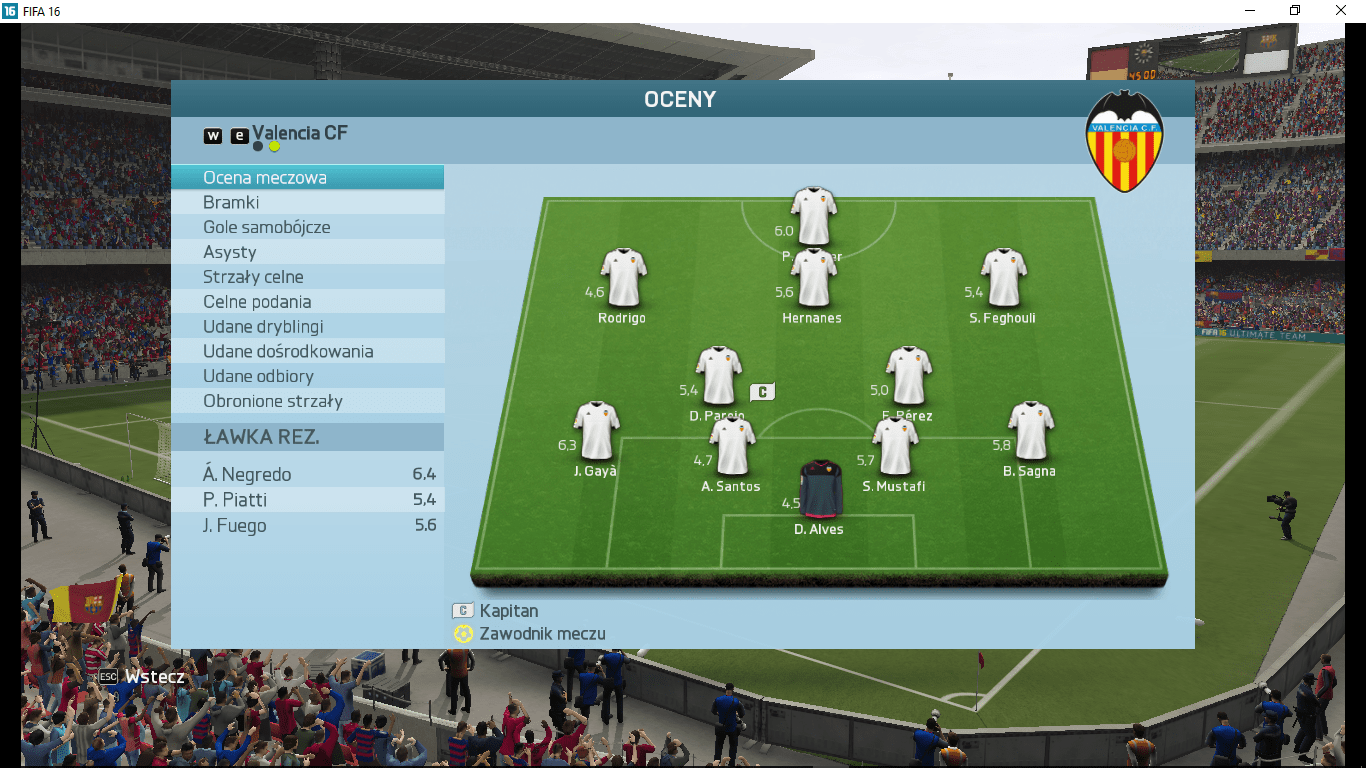
Task: Minimize the FIFA 16 window
Action: (1249, 11)
